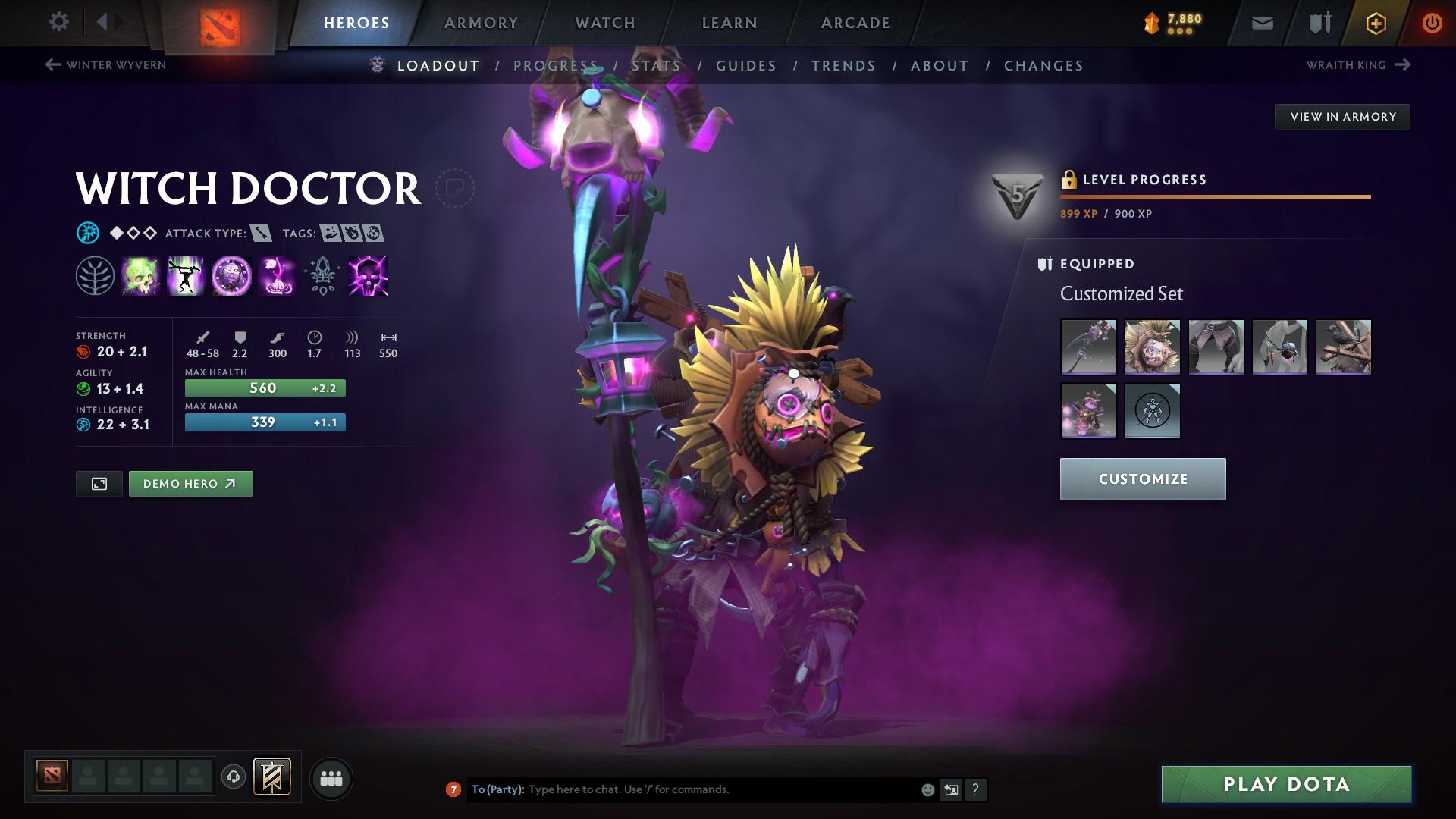Quit via the red power button
Image resolution: width=1456 pixels, height=819 pixels.
[1432, 24]
